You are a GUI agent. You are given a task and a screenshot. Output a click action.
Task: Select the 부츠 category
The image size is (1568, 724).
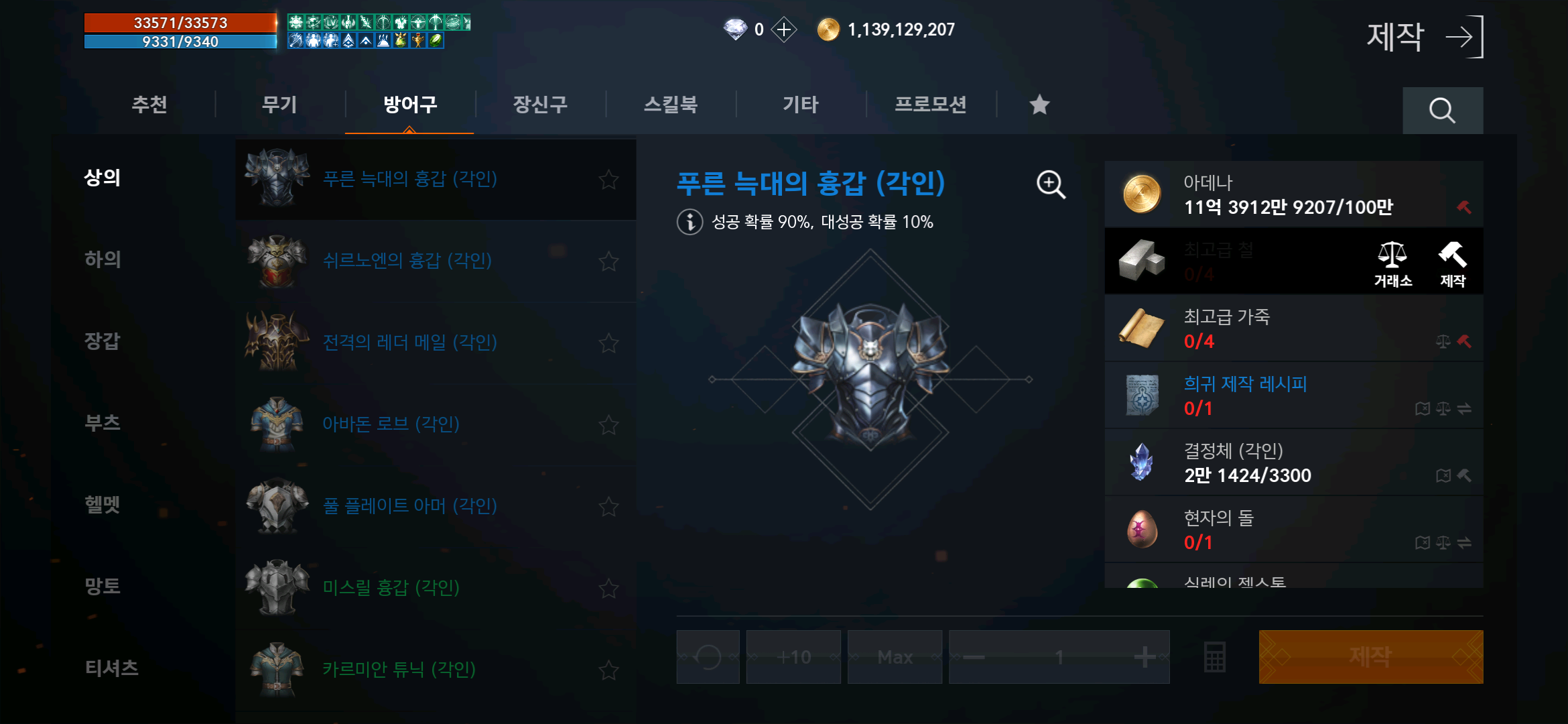[x=104, y=423]
